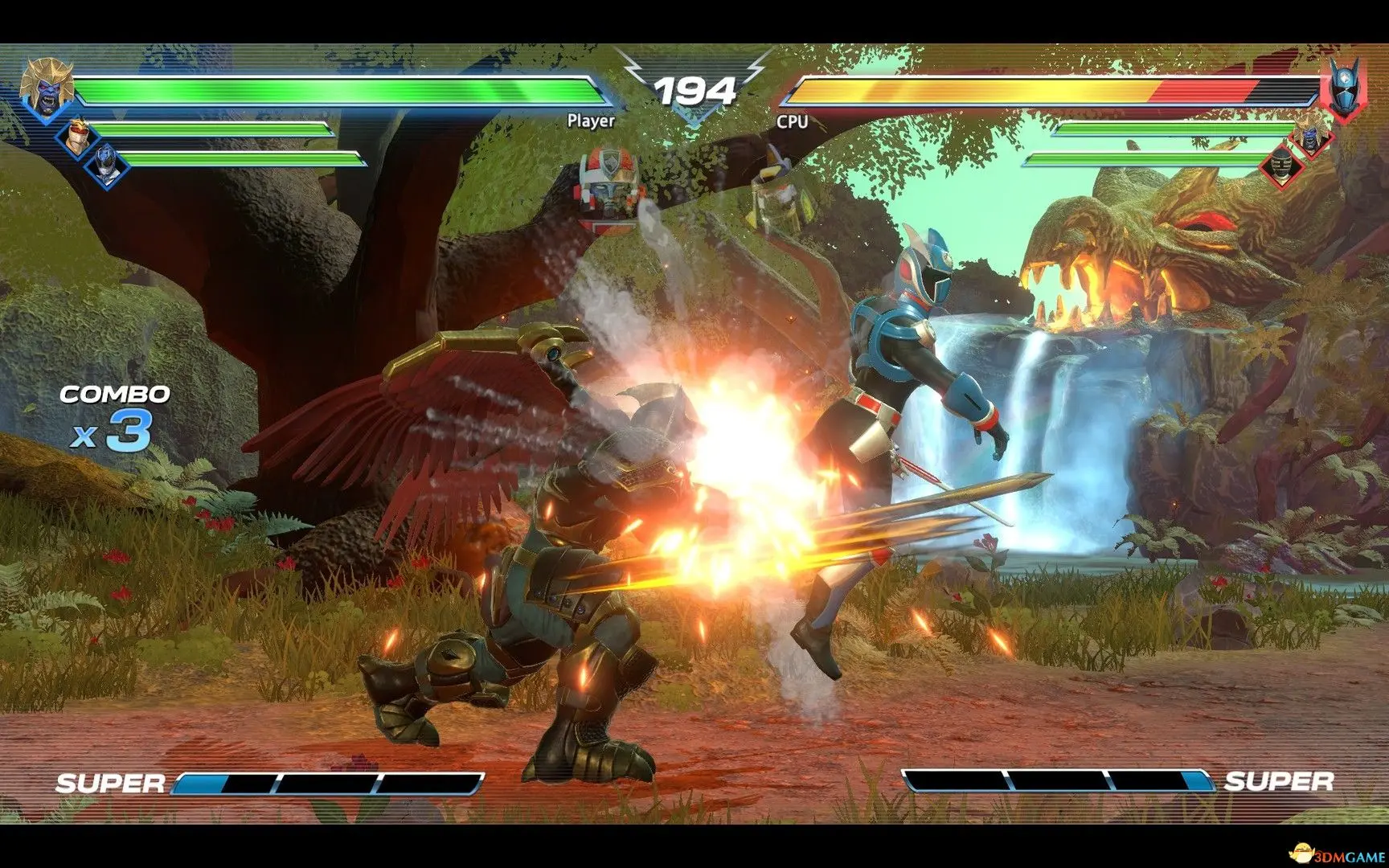Click the player's gold-helmeted assist portrait

[x=77, y=135]
